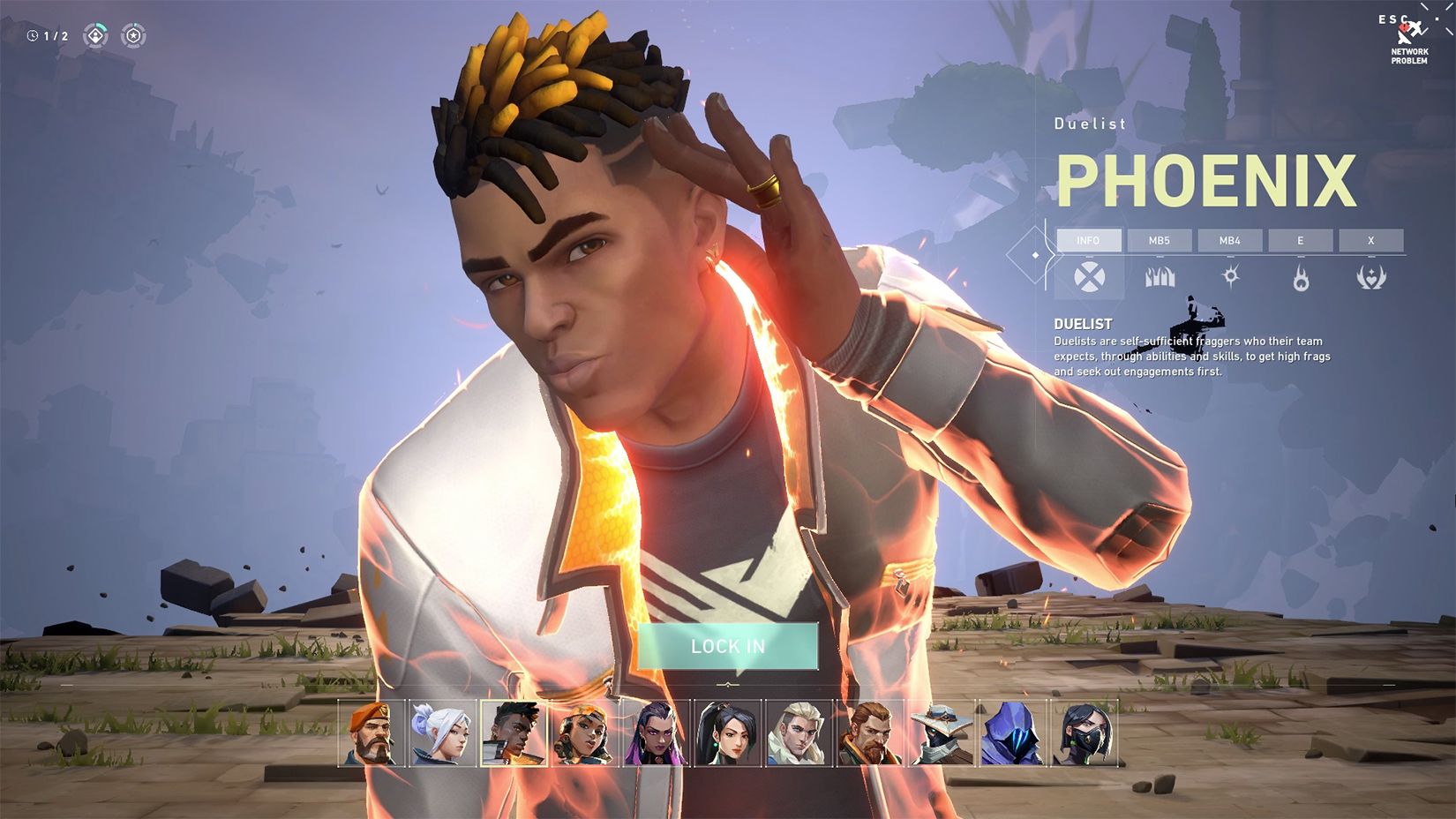
Task: Open the X ultimate ability tab
Action: click(x=1371, y=240)
